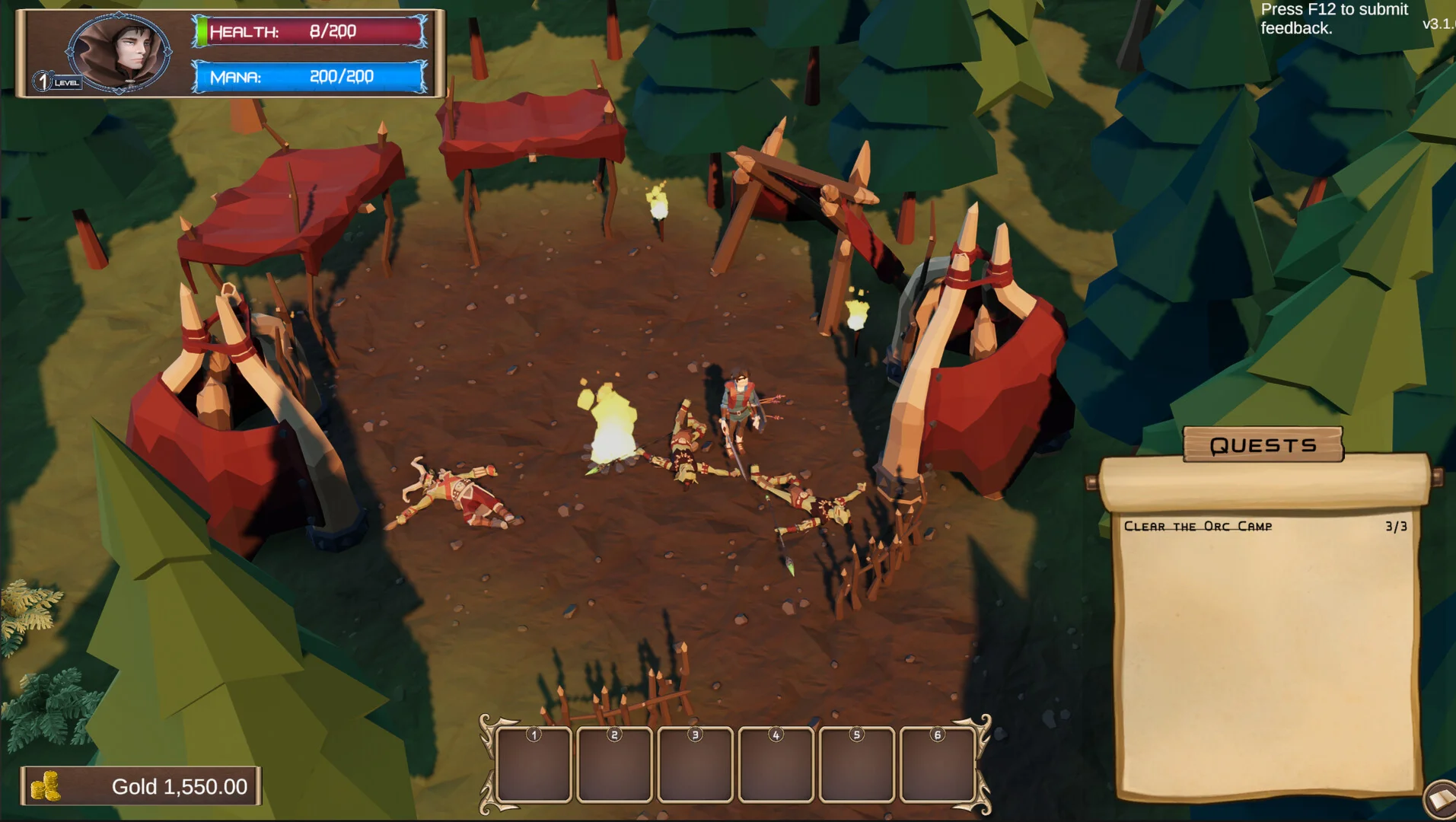Click the gold coins stack icon

point(46,786)
